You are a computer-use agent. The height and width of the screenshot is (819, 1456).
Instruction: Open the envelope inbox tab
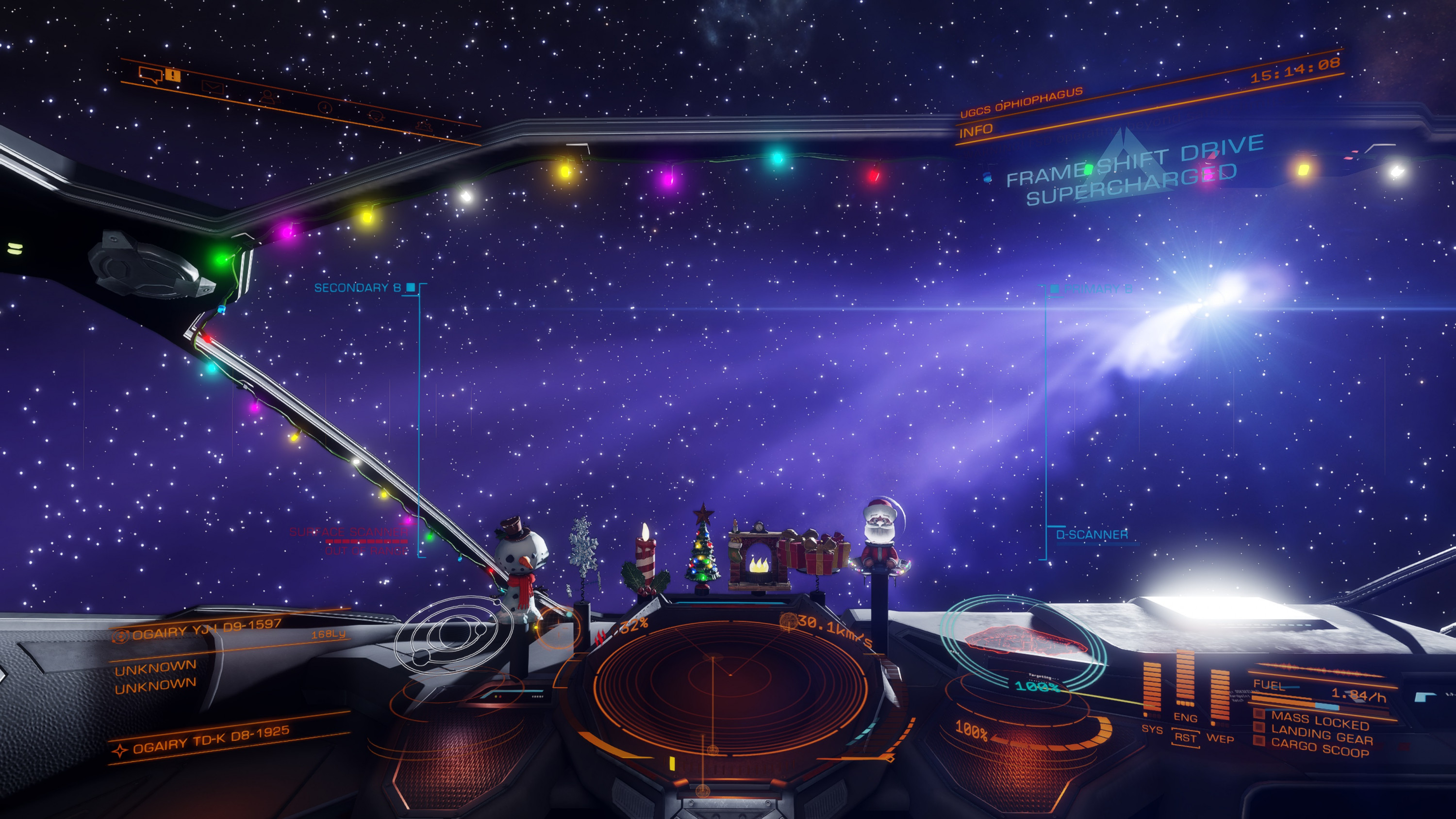coord(213,87)
